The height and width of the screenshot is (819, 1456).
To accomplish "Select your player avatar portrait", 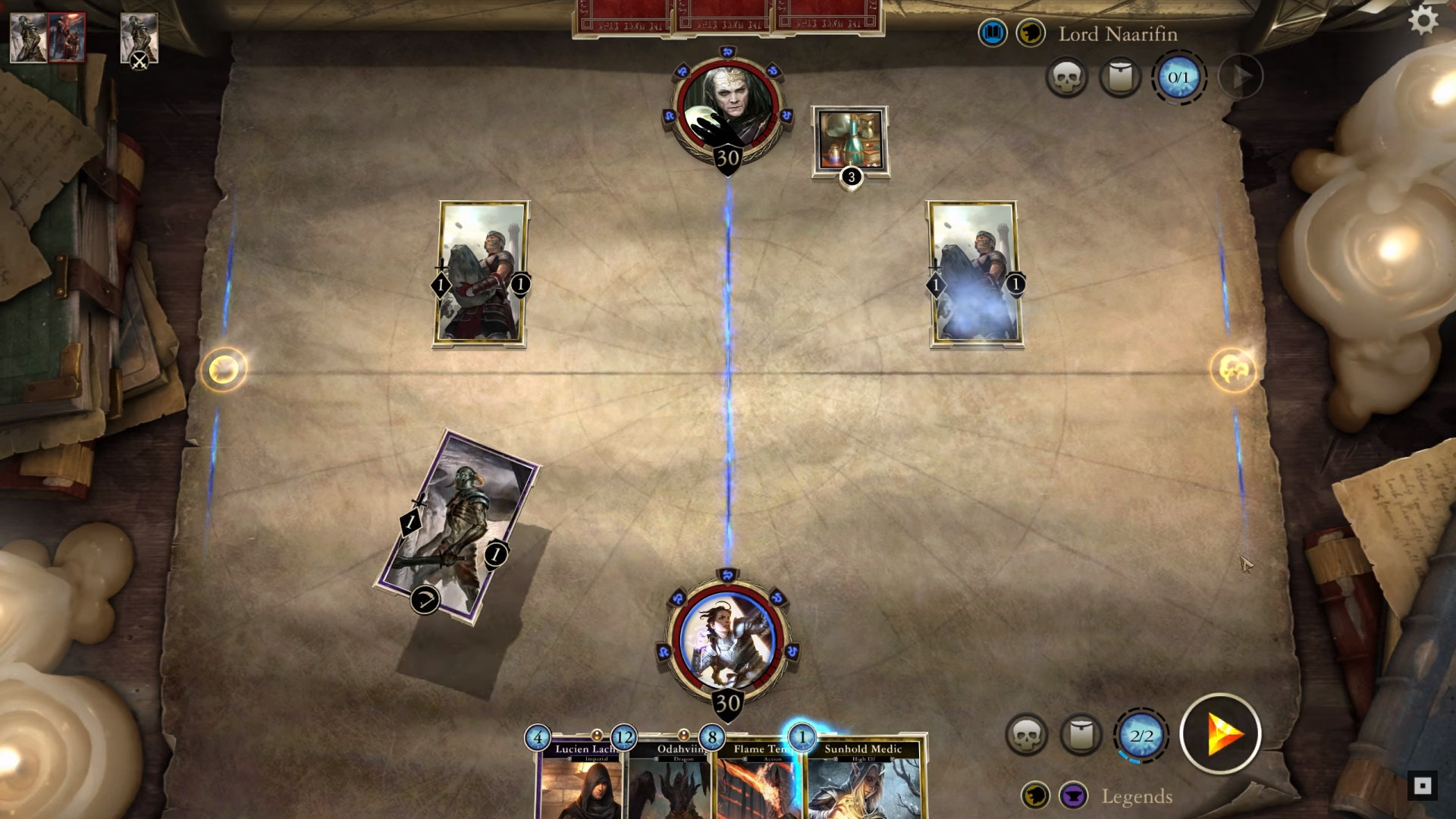I will click(x=727, y=641).
